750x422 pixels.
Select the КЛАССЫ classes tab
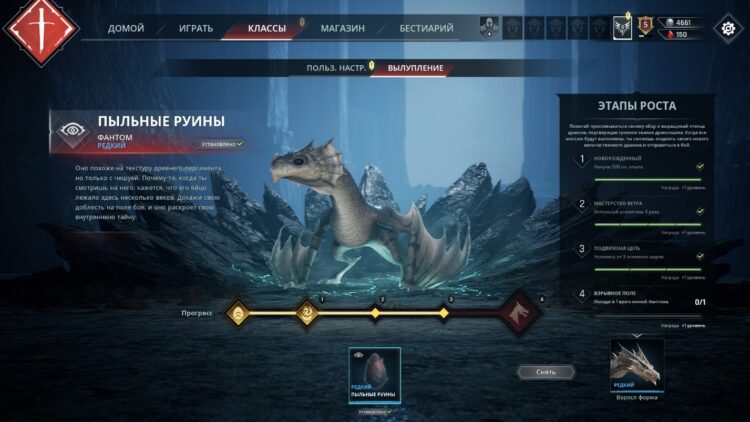[267, 28]
